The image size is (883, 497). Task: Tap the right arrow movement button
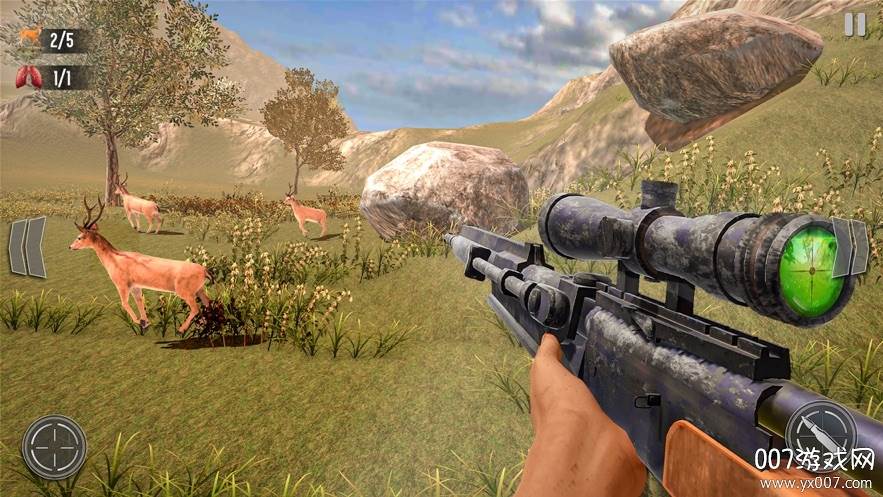point(850,247)
